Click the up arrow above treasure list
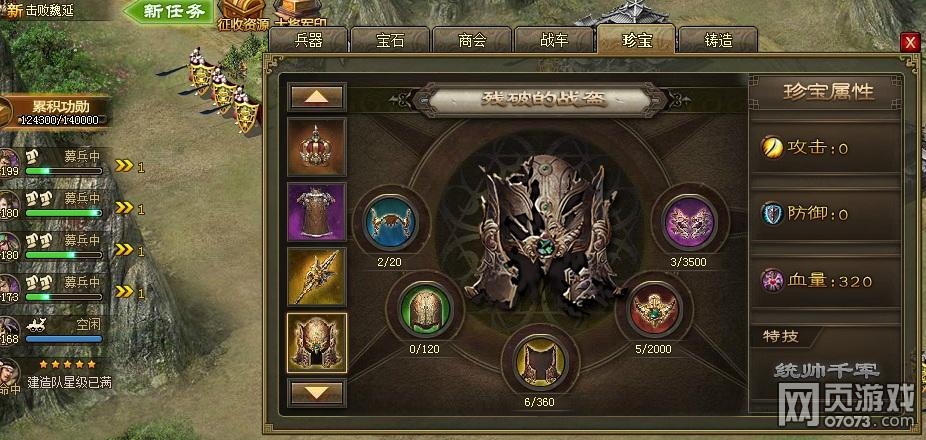This screenshot has width=926, height=440. pos(317,97)
